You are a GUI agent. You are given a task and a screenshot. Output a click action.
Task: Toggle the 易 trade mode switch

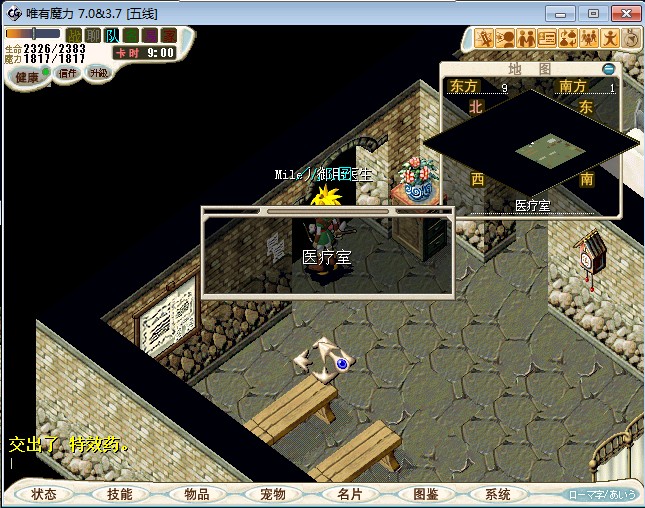(150, 35)
